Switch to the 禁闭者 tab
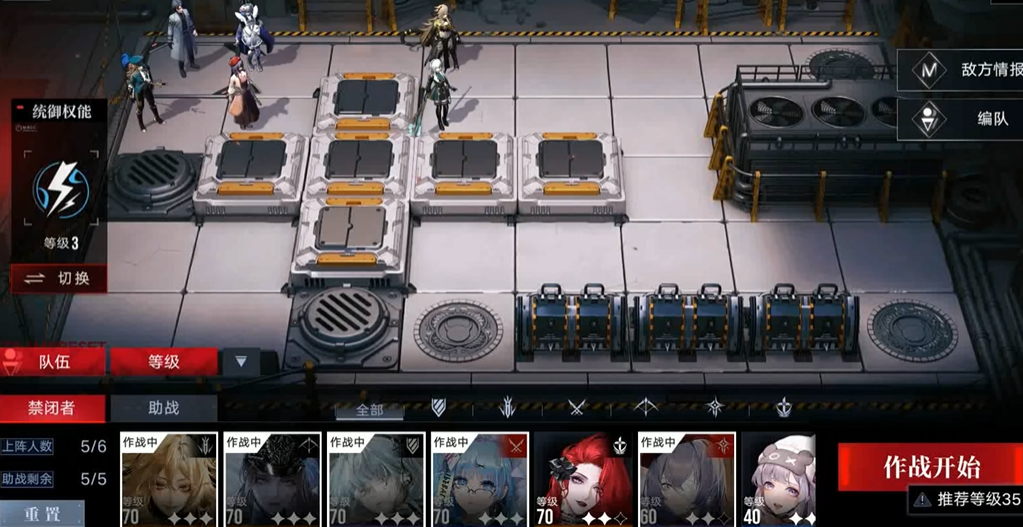The height and width of the screenshot is (527, 1023). pos(52,407)
